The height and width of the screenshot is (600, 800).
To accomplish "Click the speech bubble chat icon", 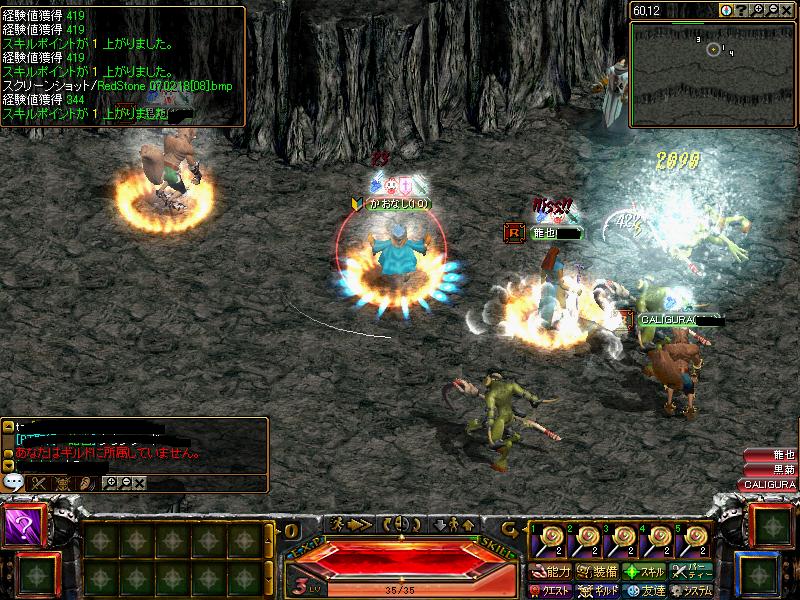I will tap(14, 482).
